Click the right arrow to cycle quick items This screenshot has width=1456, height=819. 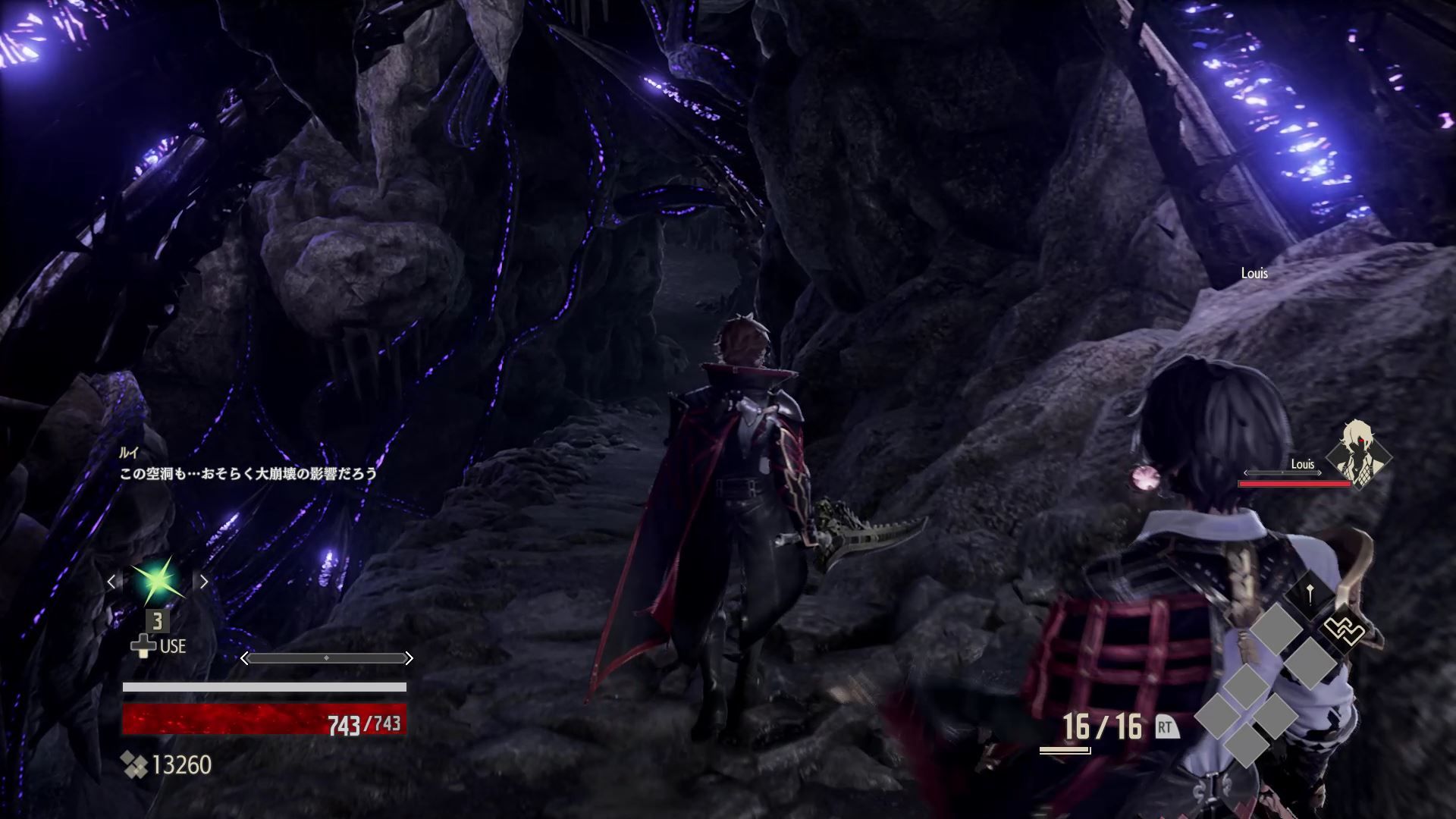(203, 582)
